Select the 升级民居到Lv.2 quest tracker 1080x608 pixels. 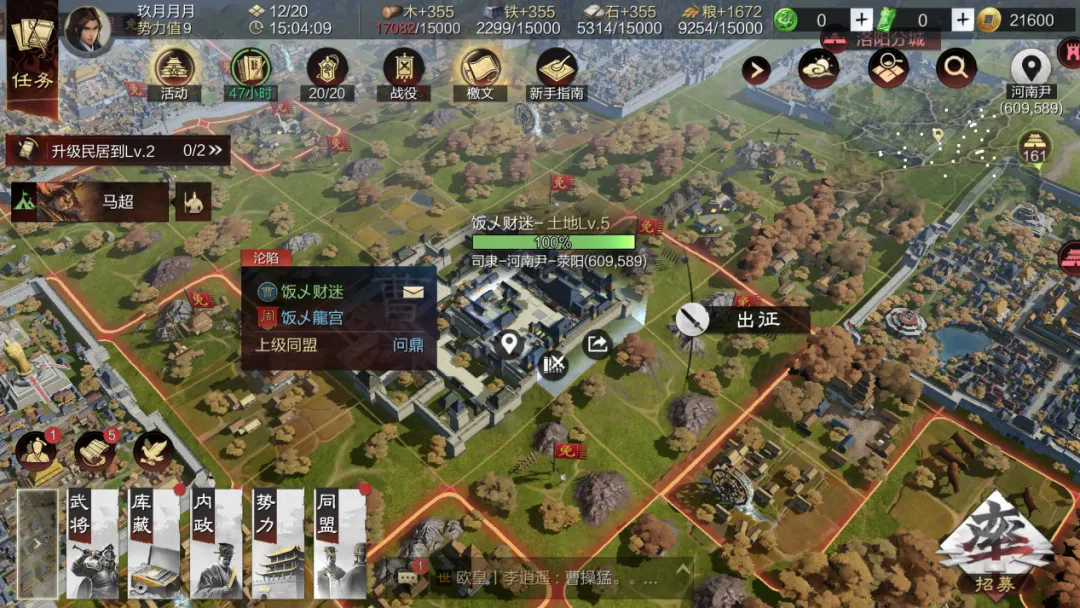[x=118, y=151]
